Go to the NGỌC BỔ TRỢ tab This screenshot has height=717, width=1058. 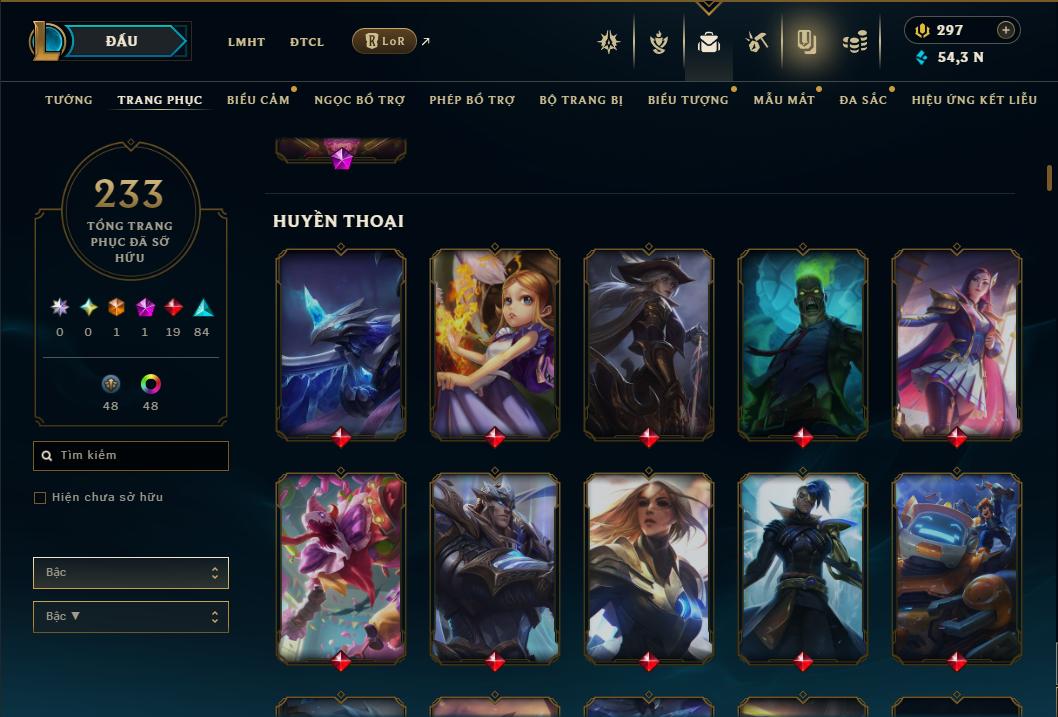(x=359, y=100)
